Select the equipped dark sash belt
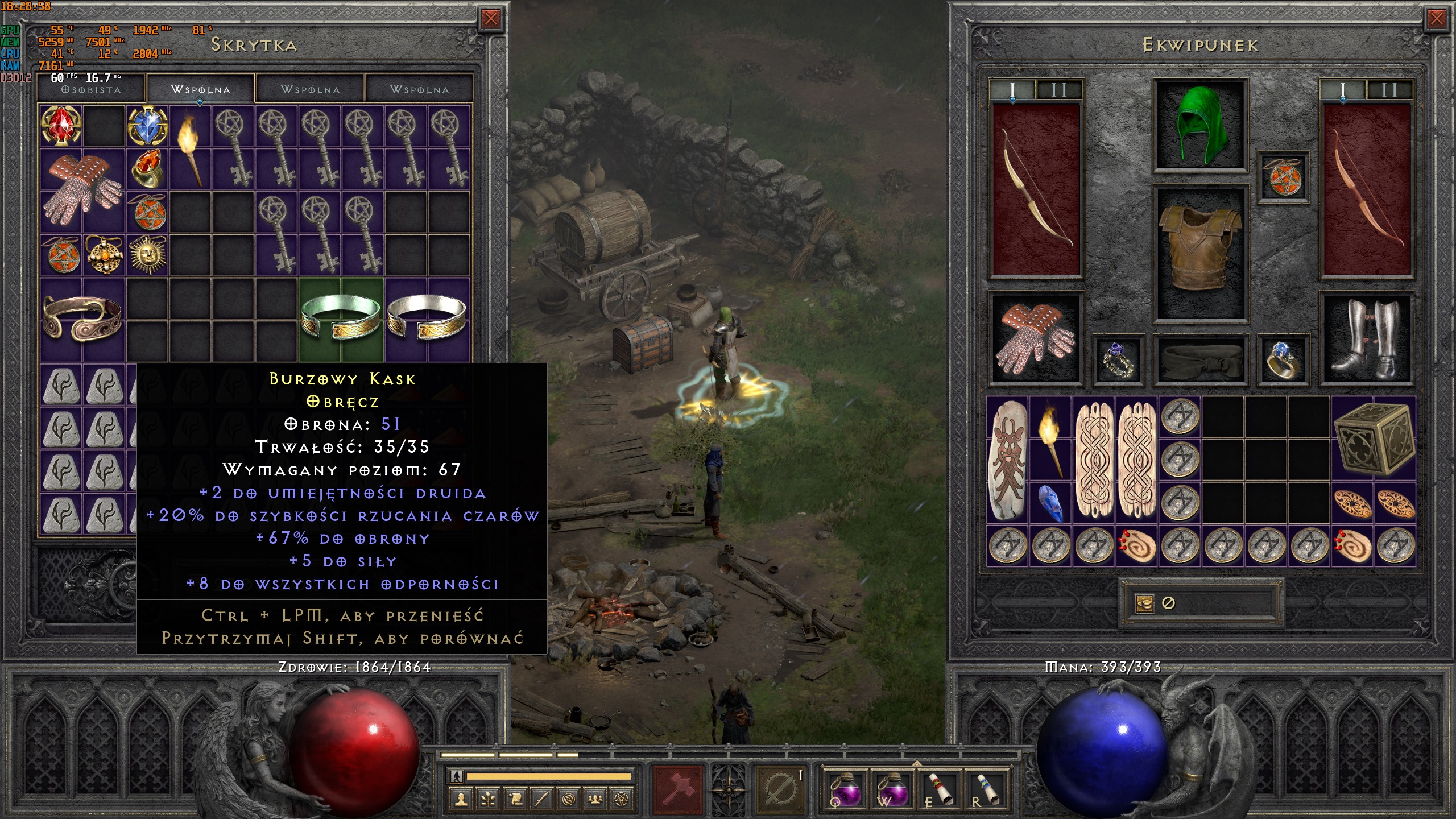 click(1200, 359)
